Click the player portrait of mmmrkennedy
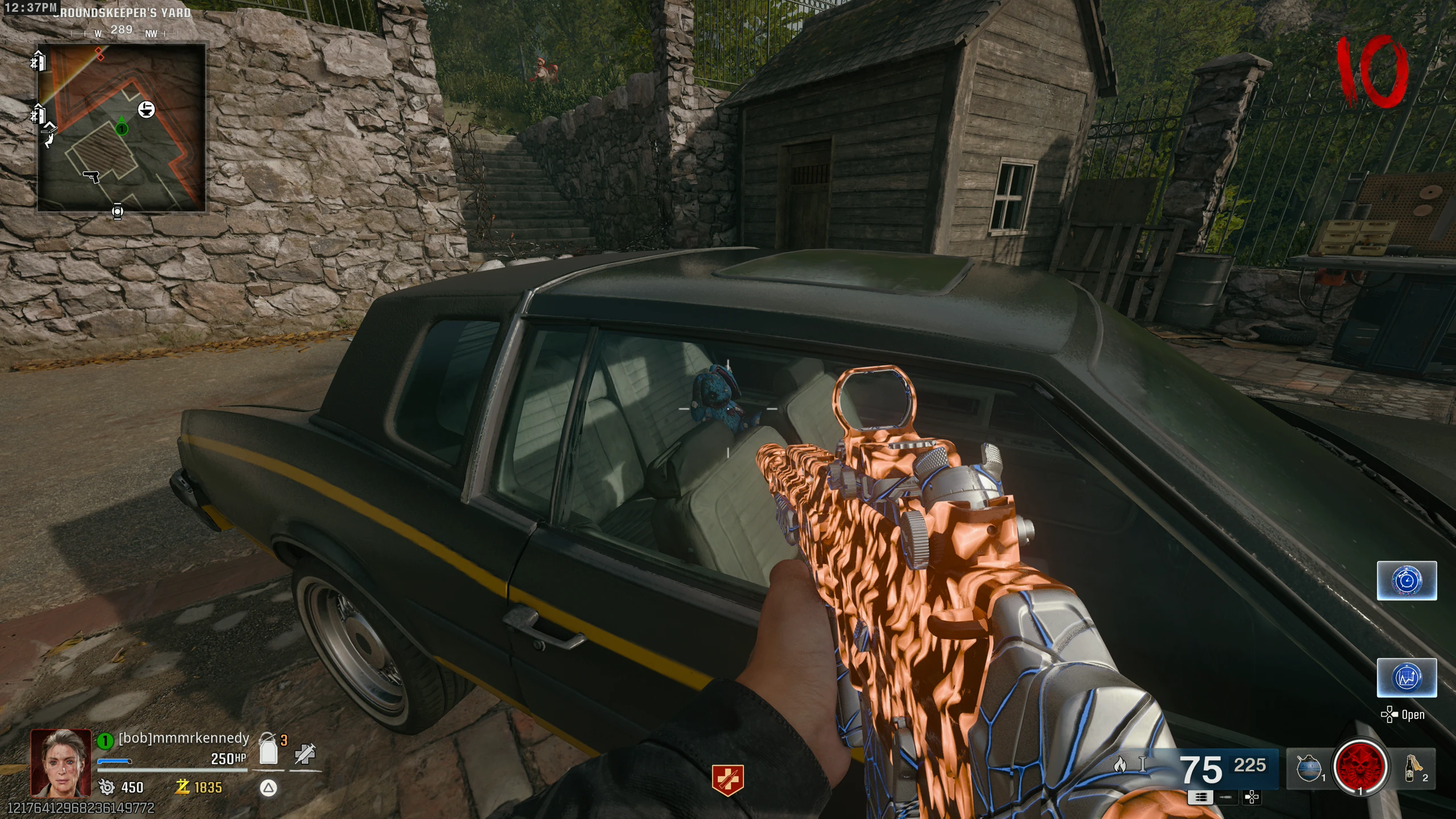1456x819 pixels. pyautogui.click(x=61, y=762)
